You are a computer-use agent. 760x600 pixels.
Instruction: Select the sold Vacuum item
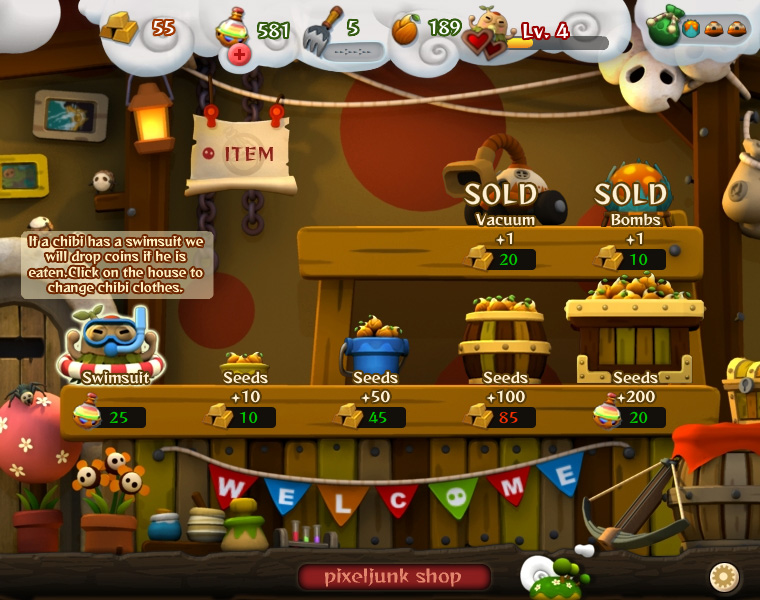505,190
